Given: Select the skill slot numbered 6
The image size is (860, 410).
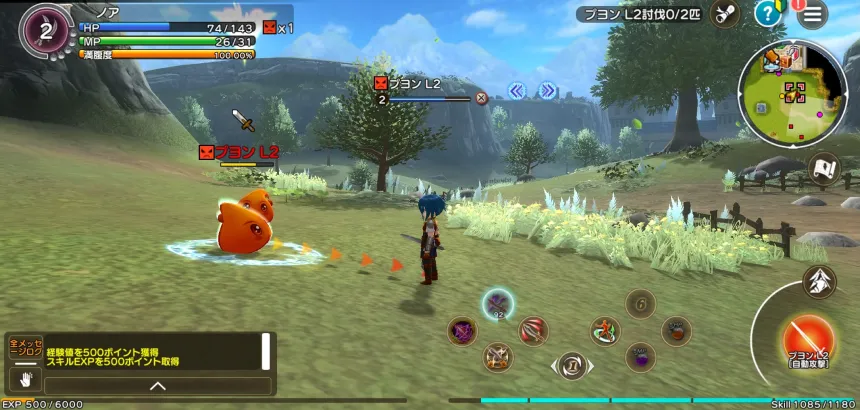Looking at the screenshot, I should point(640,303).
